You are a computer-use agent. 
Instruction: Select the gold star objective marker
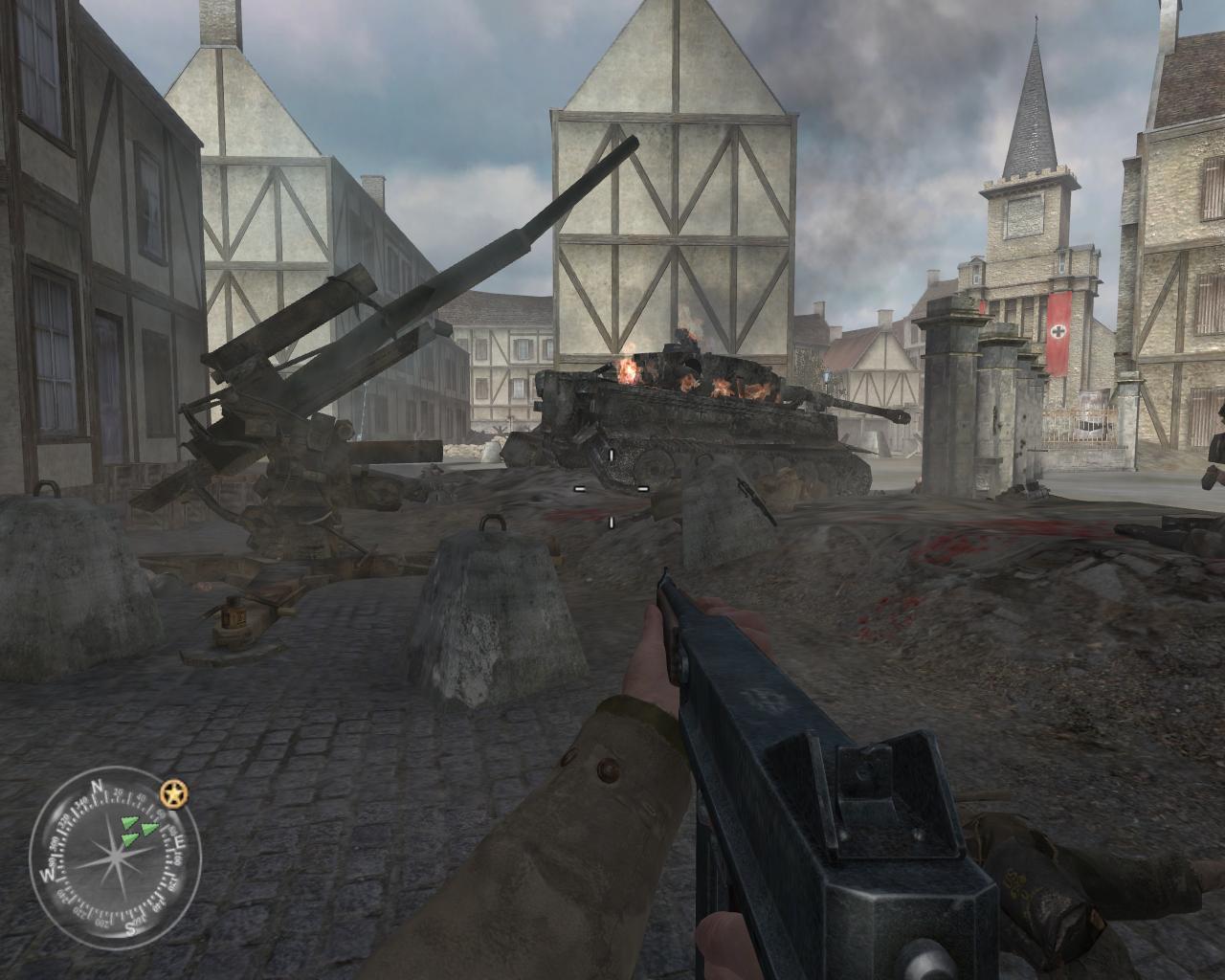click(174, 793)
